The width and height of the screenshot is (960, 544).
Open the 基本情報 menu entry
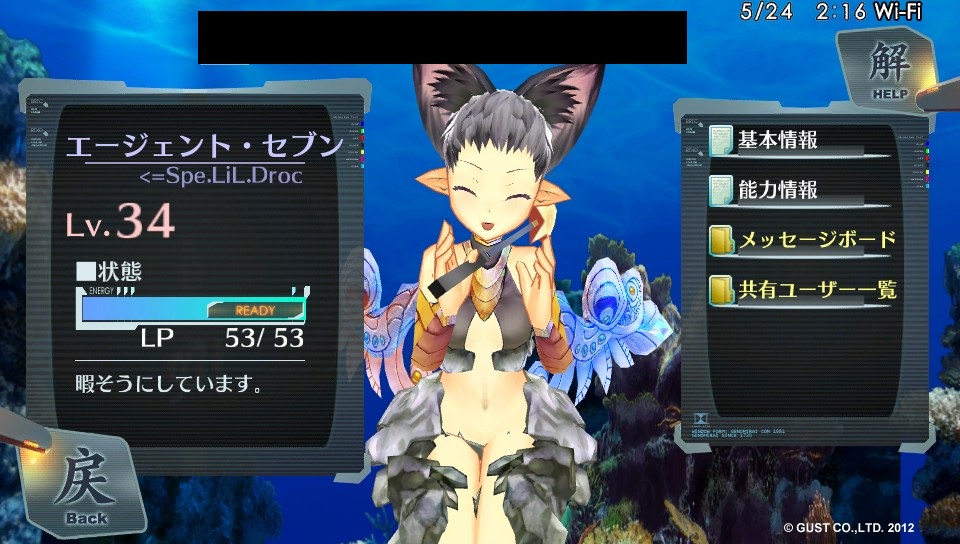[x=776, y=139]
